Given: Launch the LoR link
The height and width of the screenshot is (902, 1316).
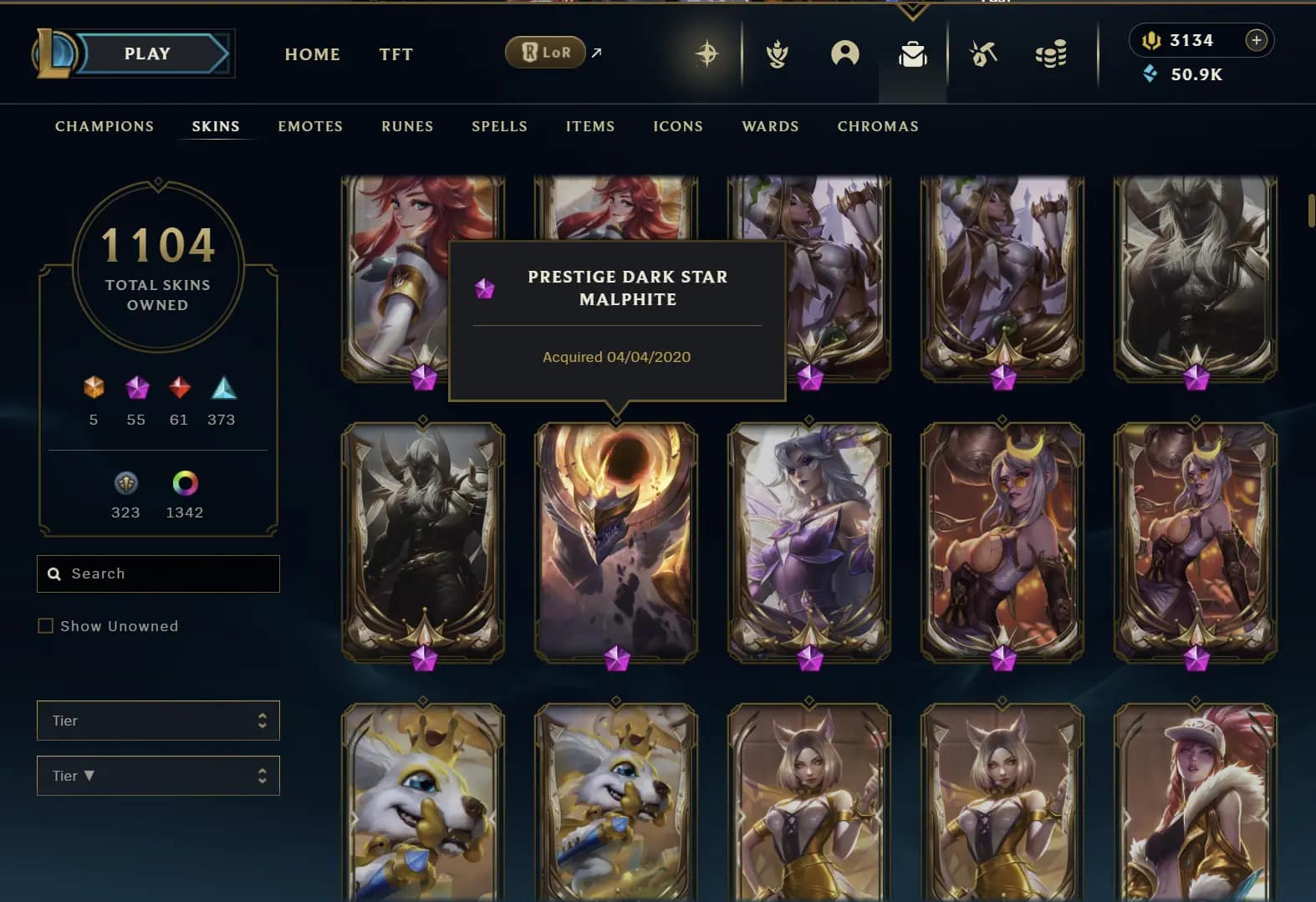Looking at the screenshot, I should 546,53.
